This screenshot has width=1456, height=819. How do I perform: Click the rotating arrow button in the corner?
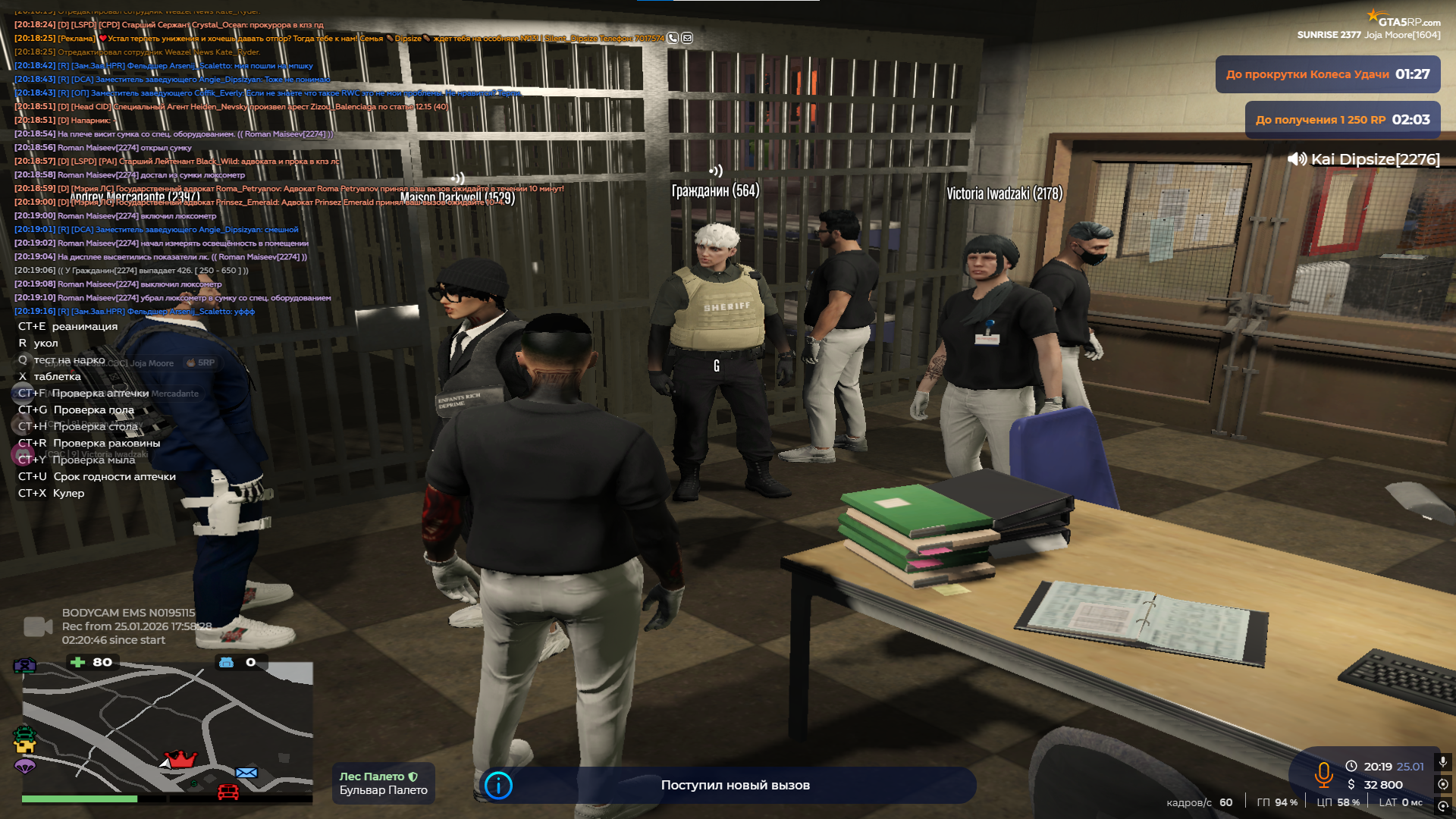1443,805
